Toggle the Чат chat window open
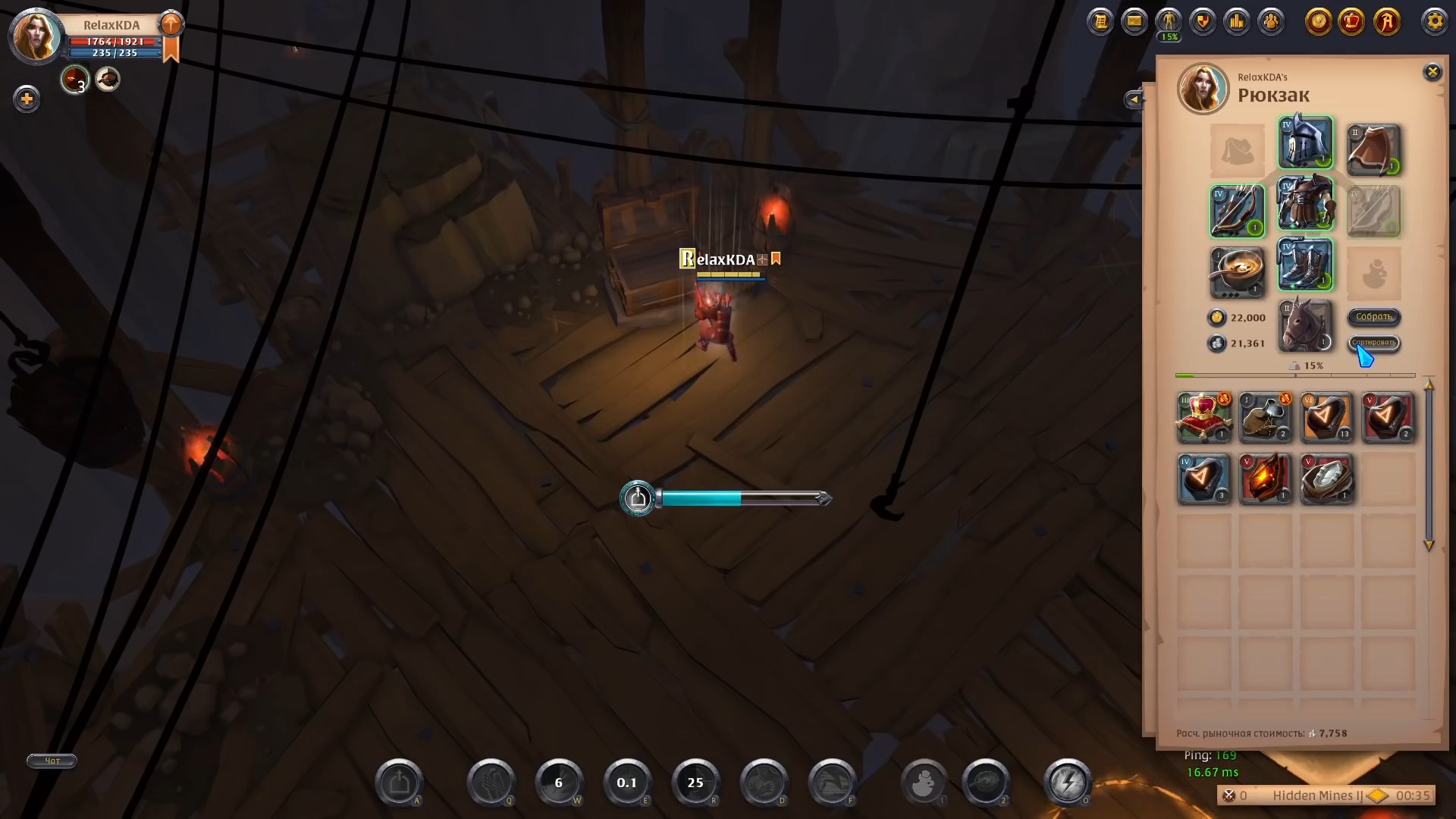1456x819 pixels. click(51, 761)
